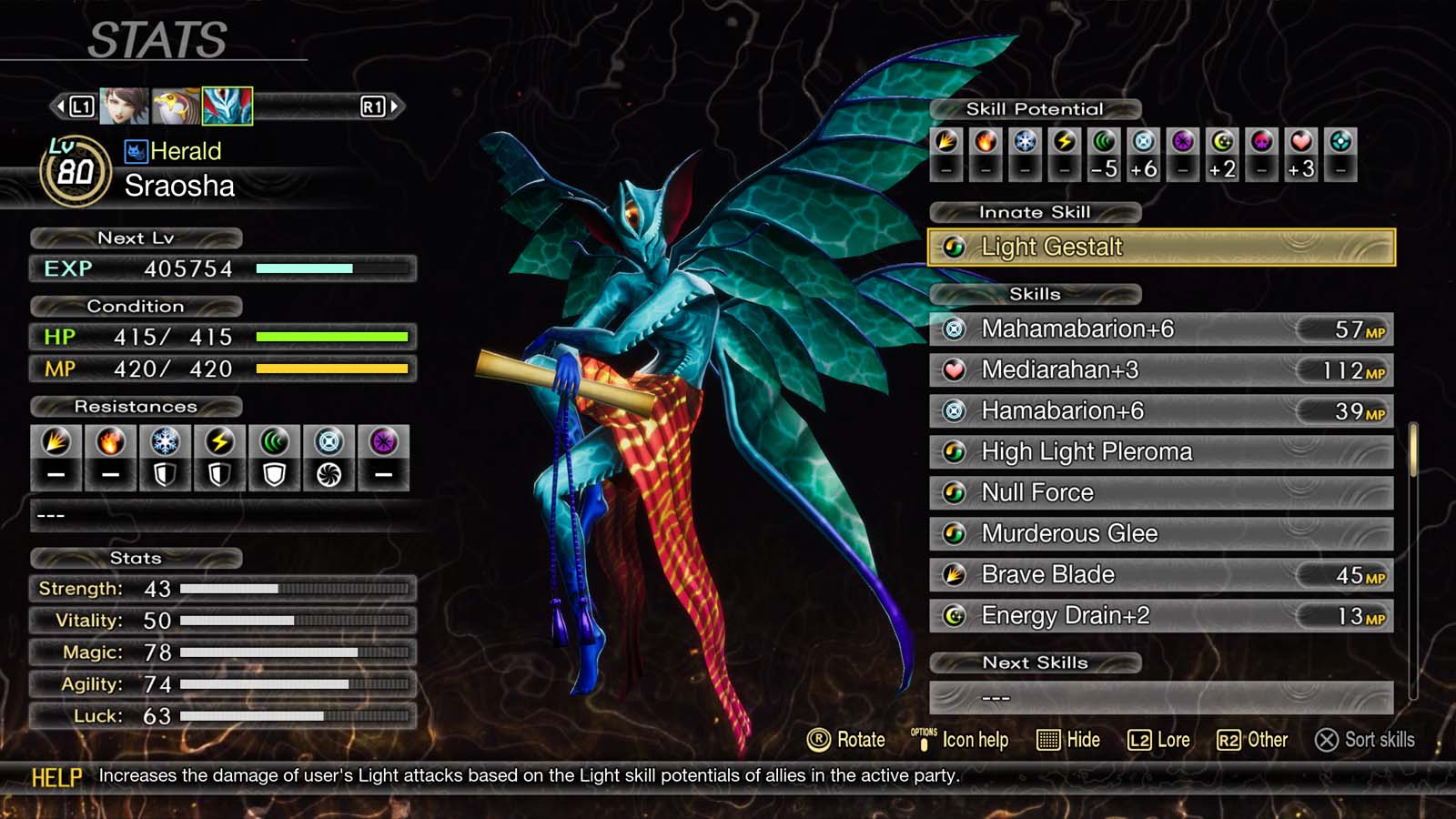Select the Fire skill potential icon

(986, 143)
